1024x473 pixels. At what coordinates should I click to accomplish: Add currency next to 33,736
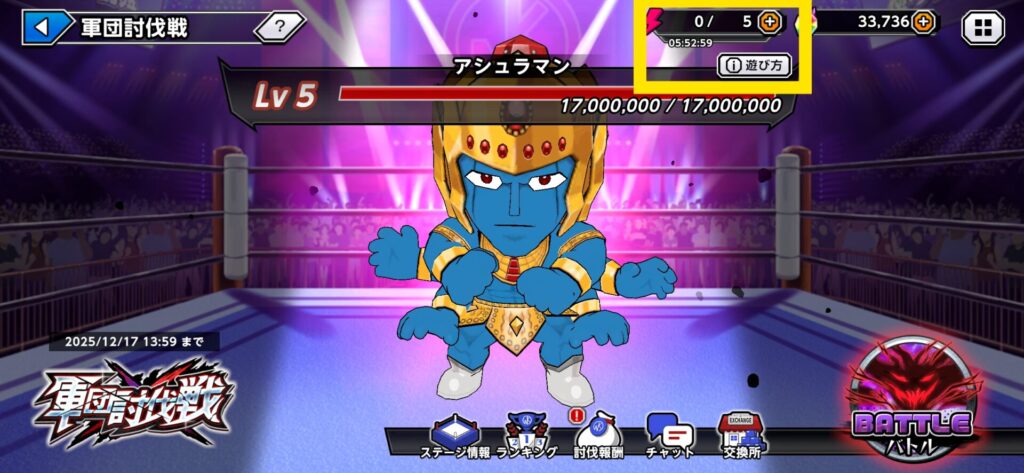click(x=923, y=21)
